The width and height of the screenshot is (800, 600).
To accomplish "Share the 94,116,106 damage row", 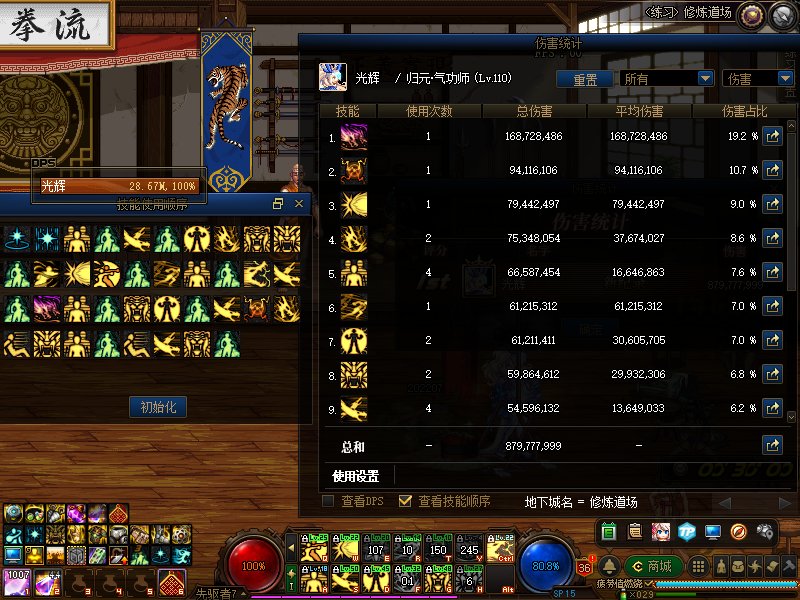I will click(x=771, y=171).
